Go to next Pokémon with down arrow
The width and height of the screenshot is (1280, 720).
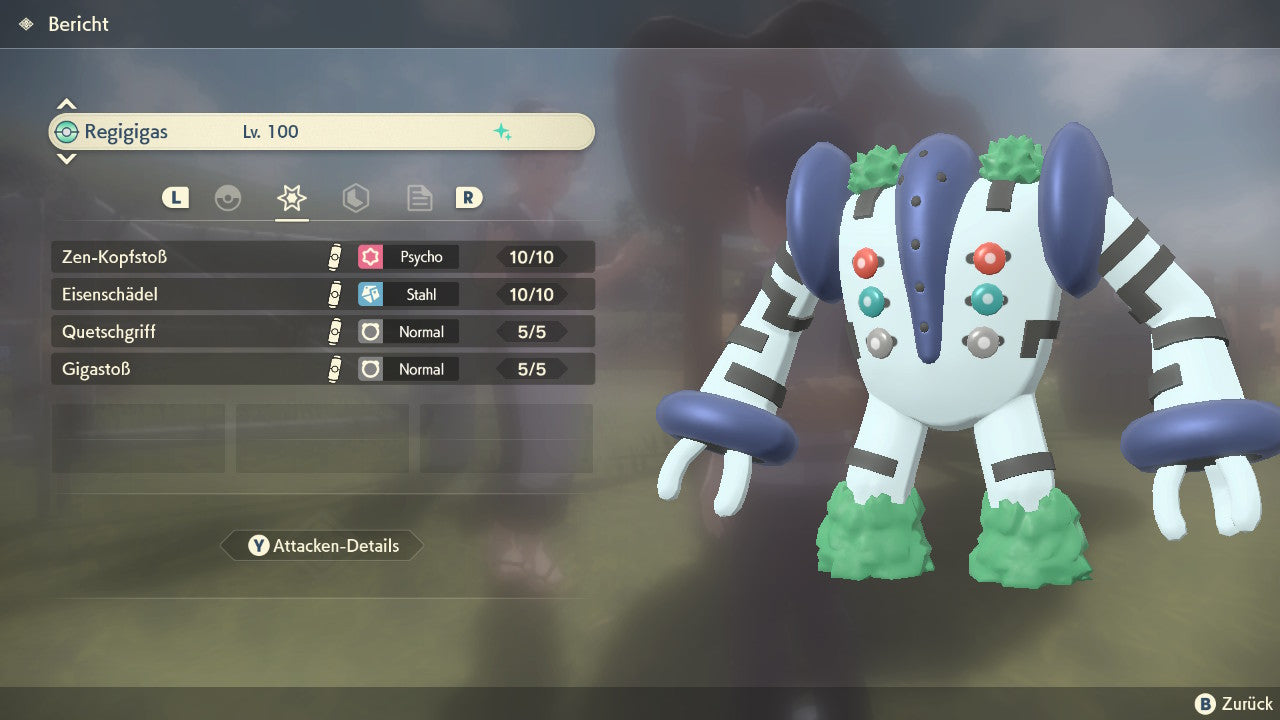pos(66,158)
